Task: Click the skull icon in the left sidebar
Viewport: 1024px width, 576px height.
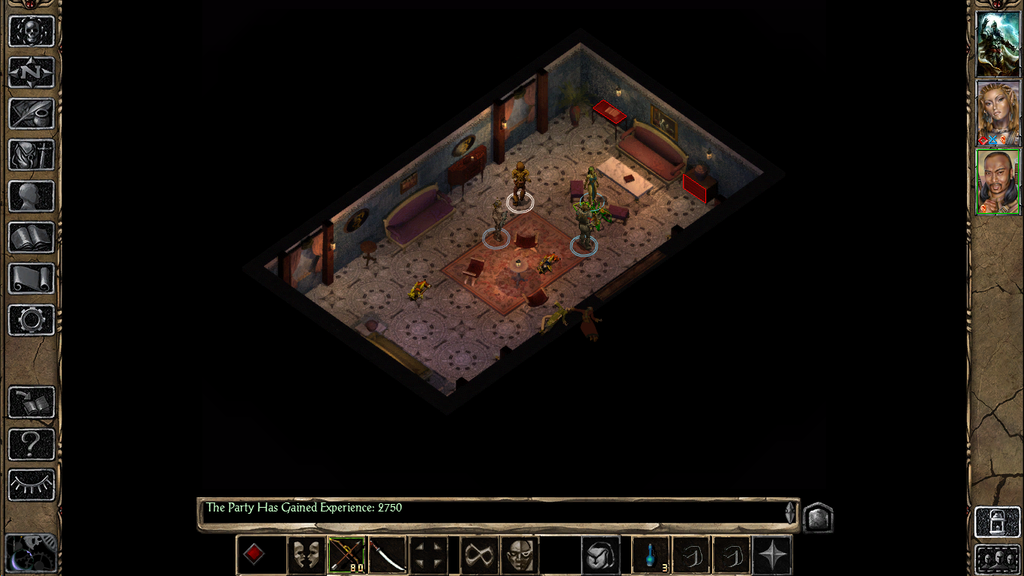Action: [31, 31]
